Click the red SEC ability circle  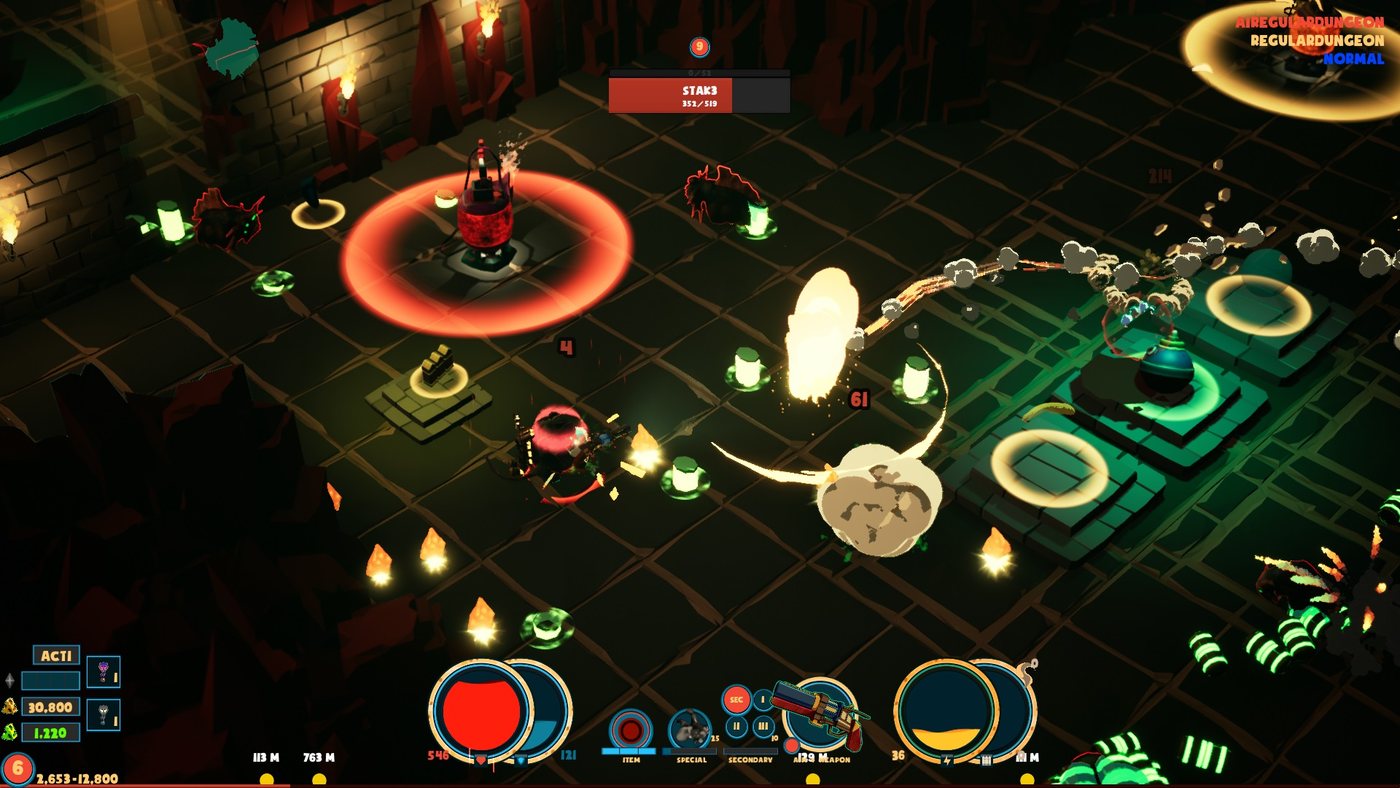[736, 699]
